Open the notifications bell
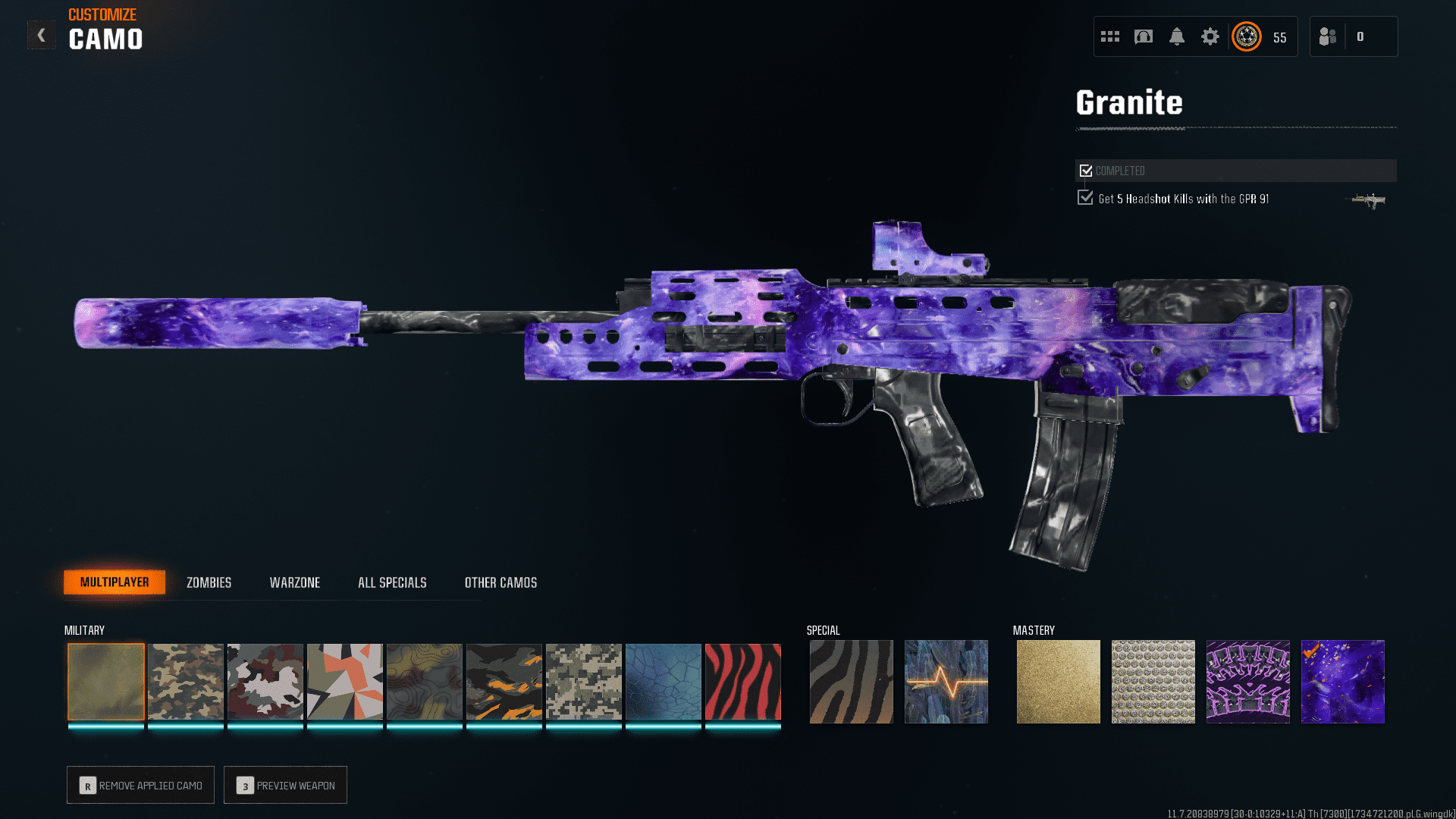The width and height of the screenshot is (1456, 819). [1178, 36]
